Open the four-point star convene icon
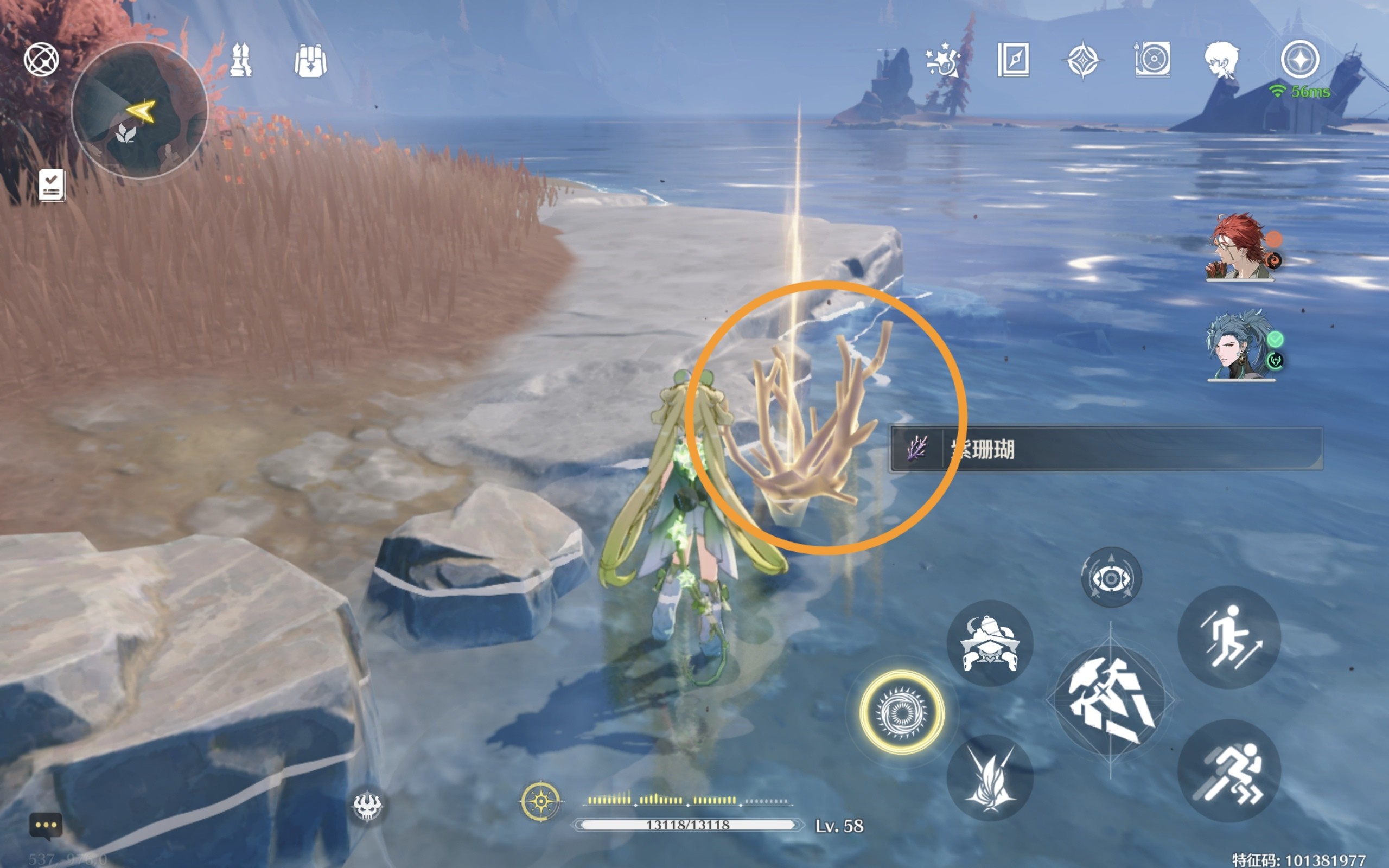The image size is (1389, 868). (1082, 60)
